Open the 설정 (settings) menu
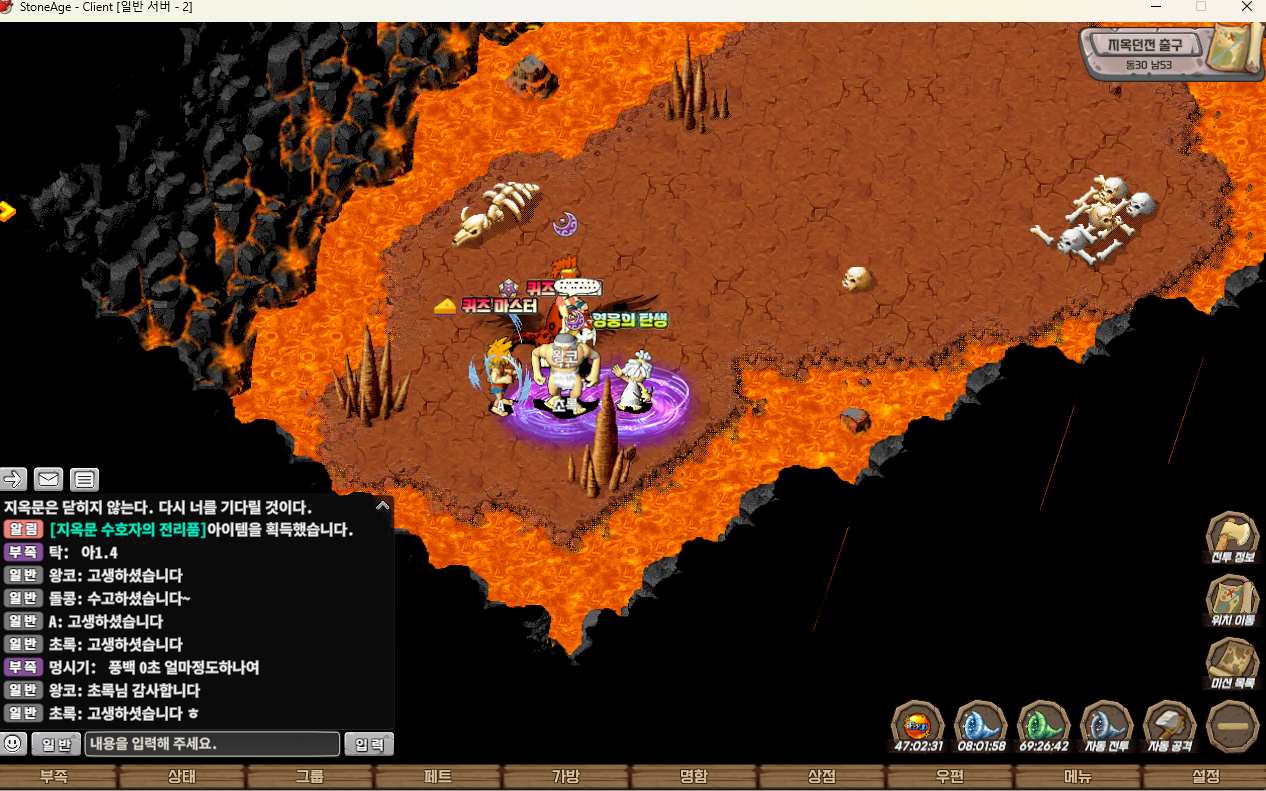 (1206, 777)
